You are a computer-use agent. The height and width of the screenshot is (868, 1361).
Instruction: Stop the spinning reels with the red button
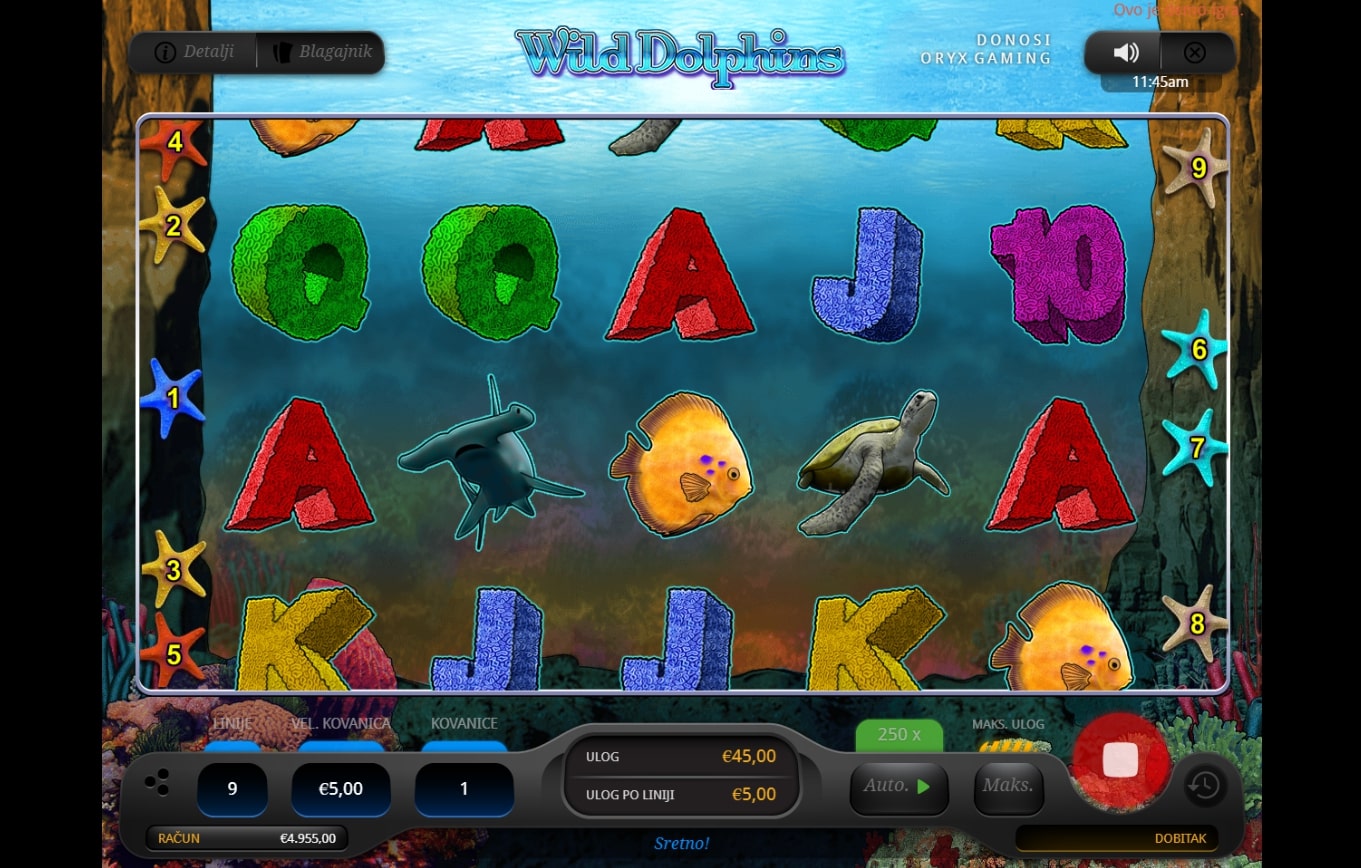(x=1120, y=760)
